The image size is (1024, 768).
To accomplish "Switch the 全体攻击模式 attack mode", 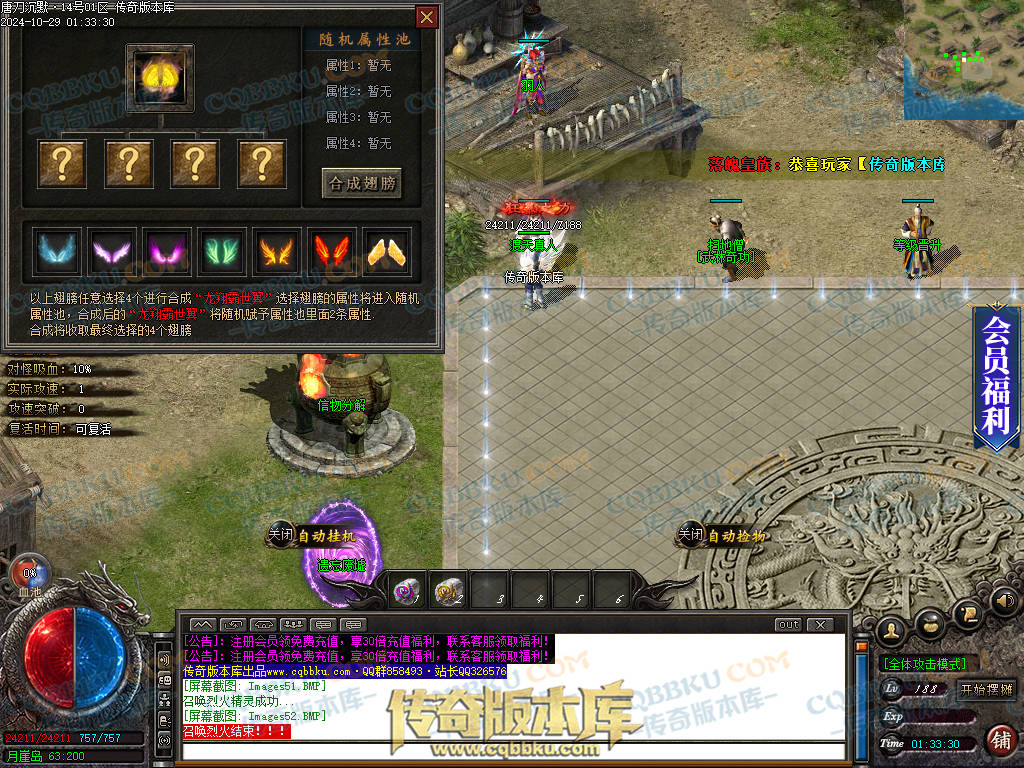I will click(x=922, y=663).
